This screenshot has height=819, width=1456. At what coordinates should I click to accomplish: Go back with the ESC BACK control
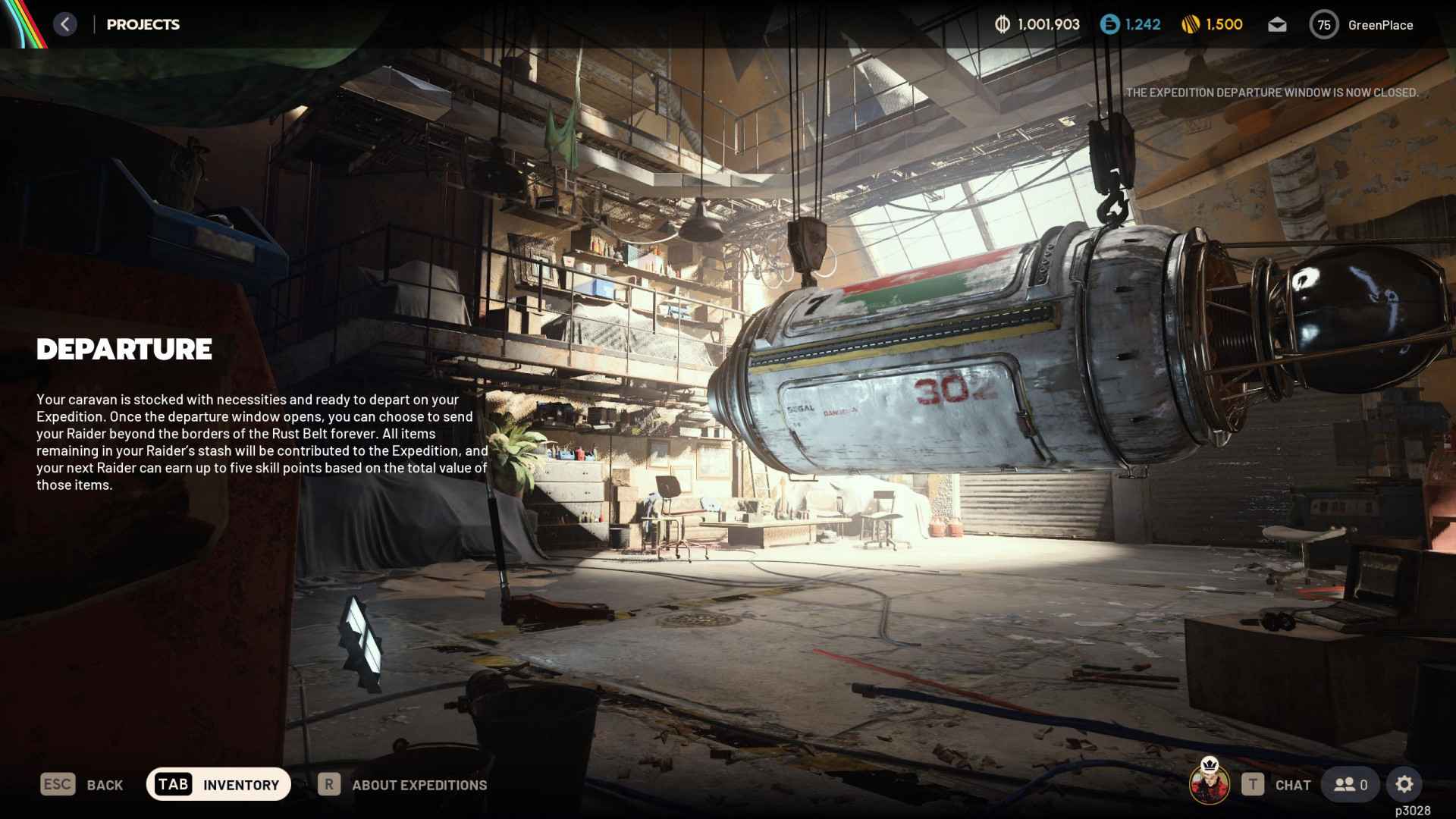pyautogui.click(x=81, y=784)
